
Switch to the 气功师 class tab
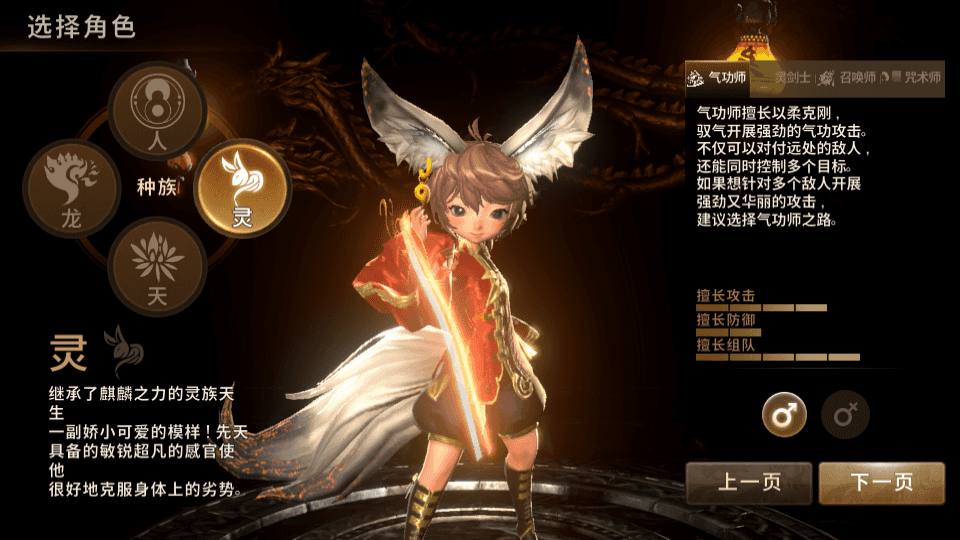click(x=717, y=77)
